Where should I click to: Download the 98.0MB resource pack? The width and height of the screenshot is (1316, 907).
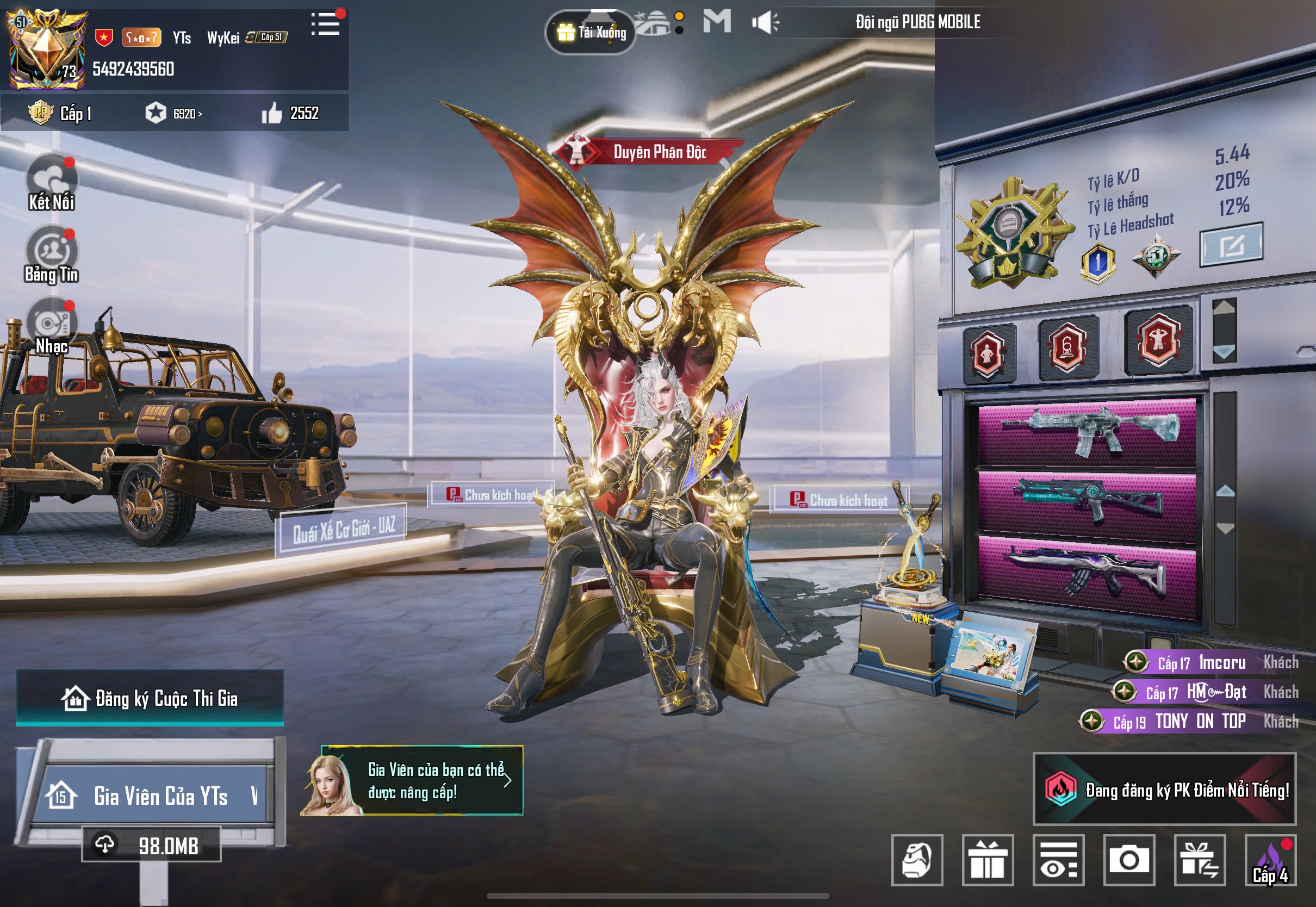coord(151,846)
